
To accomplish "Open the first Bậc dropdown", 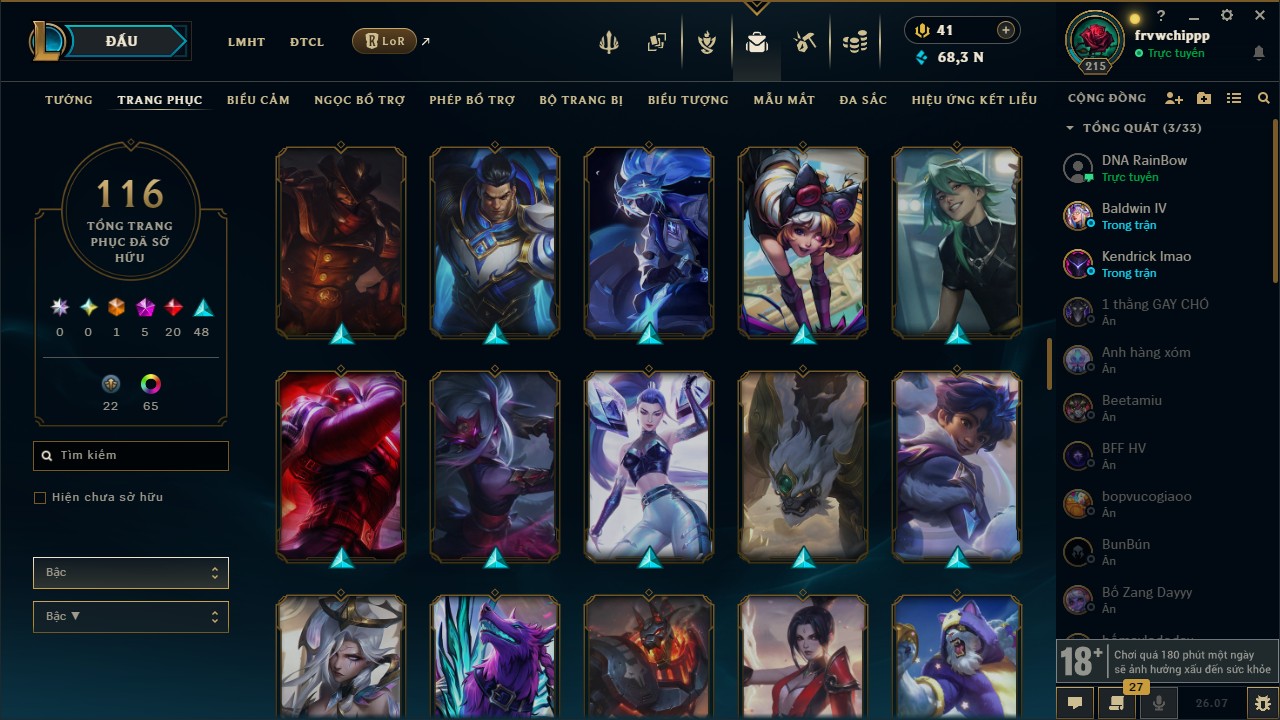I will pos(131,573).
